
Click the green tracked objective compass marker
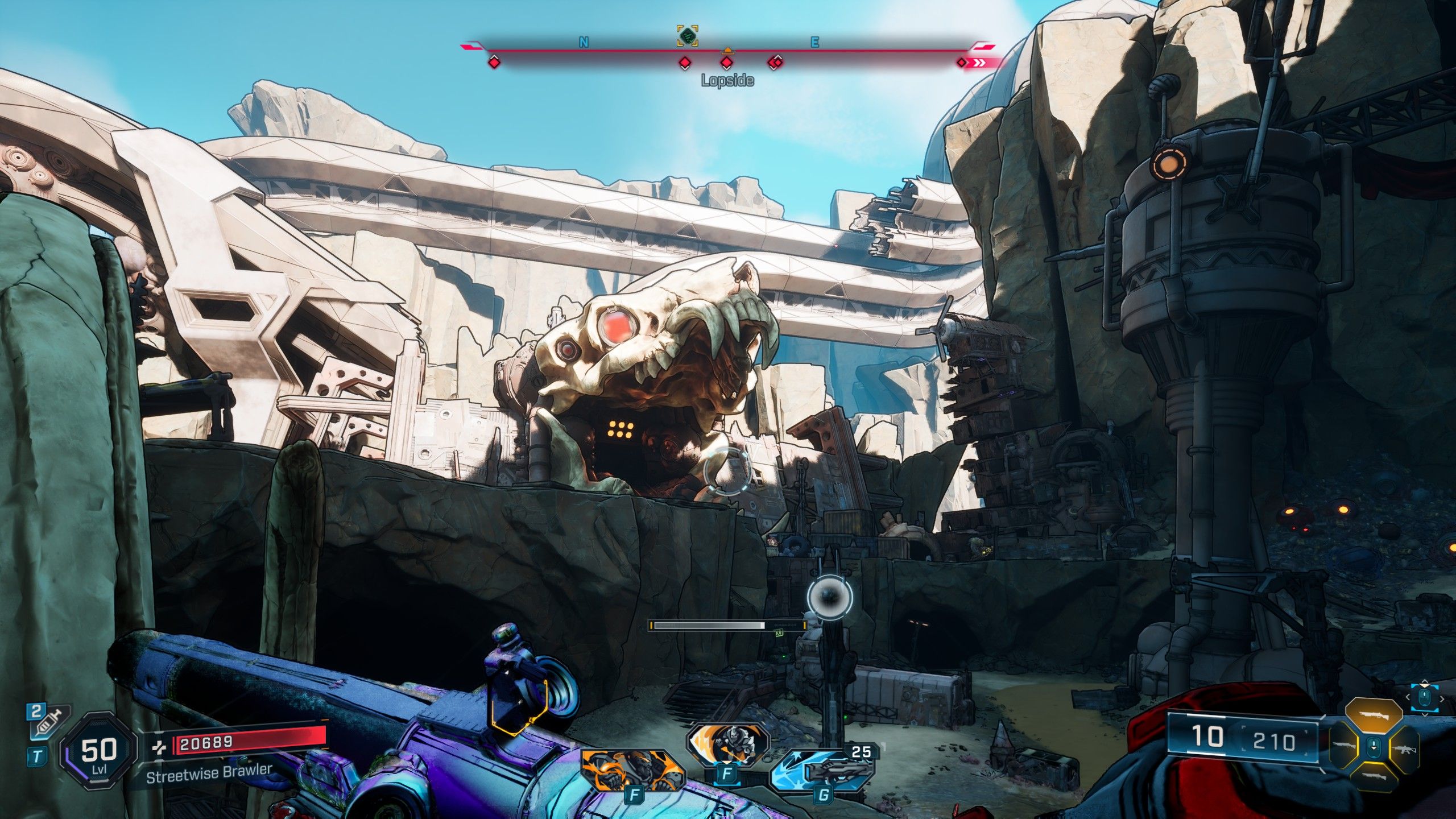click(x=687, y=36)
